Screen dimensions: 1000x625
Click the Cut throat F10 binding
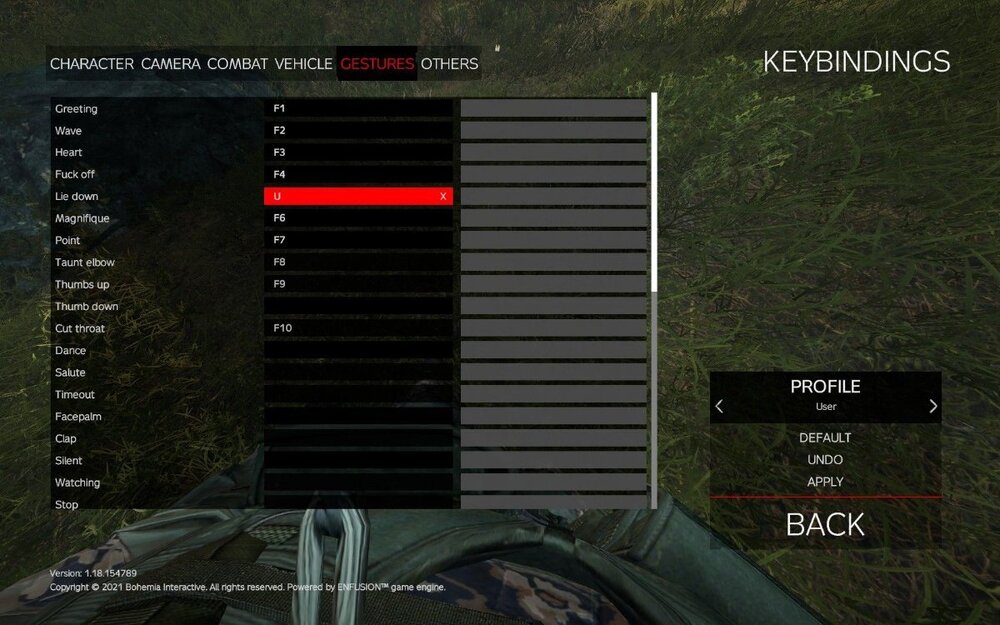(x=357, y=329)
